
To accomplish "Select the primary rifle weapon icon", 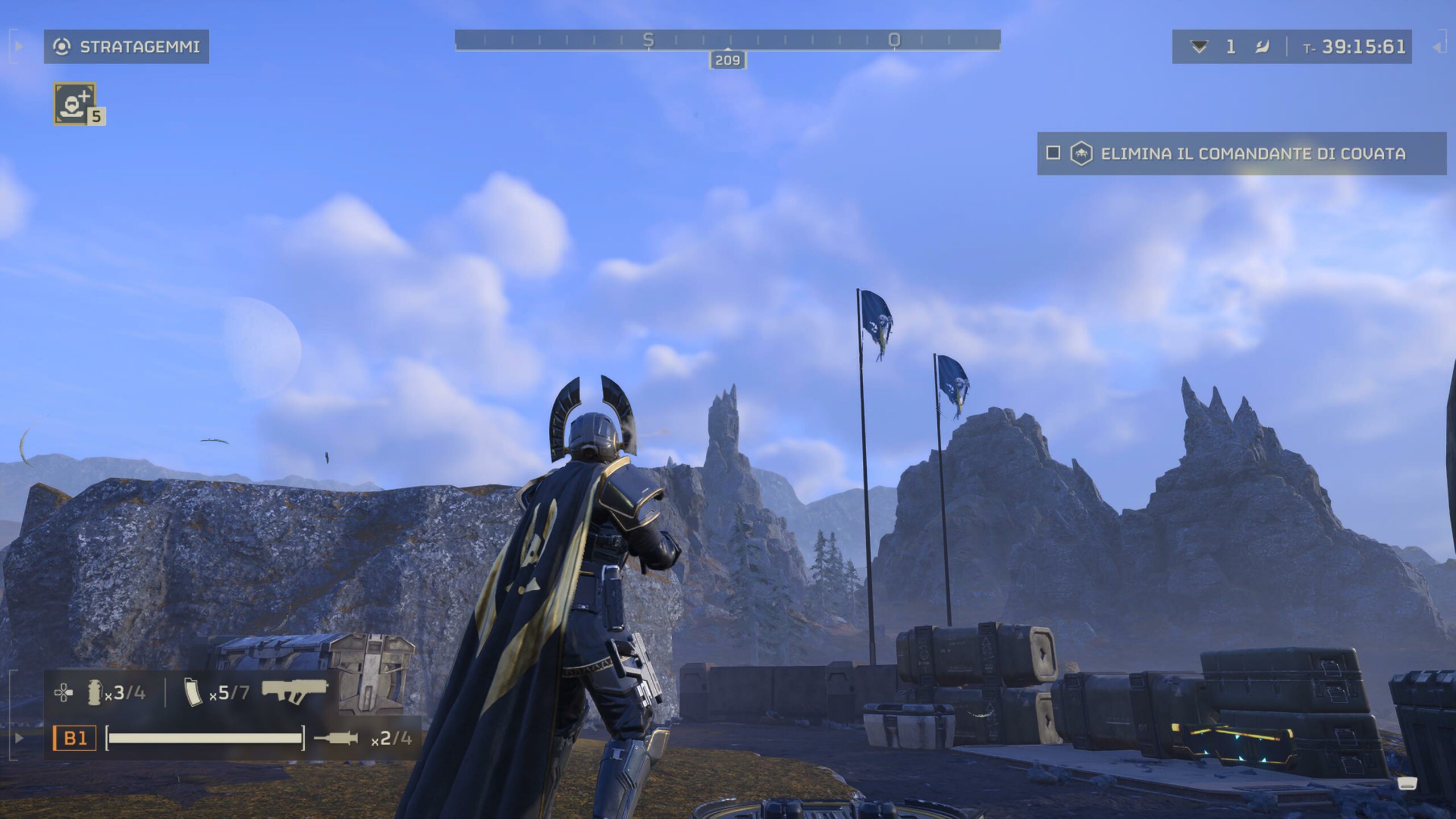I will [x=295, y=691].
